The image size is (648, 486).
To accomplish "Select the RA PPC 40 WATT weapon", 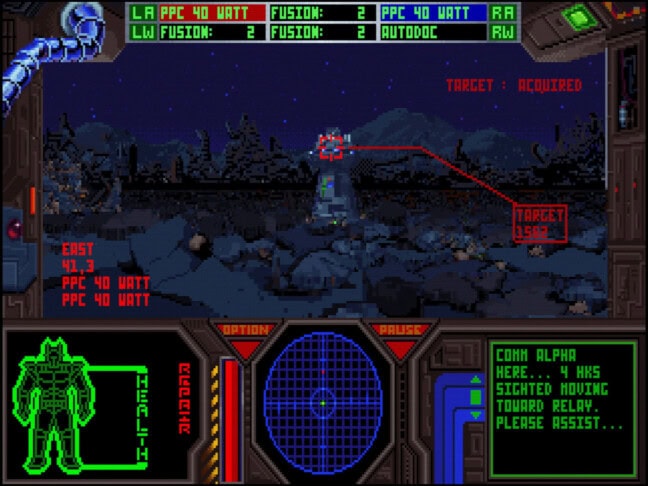I will tap(434, 13).
